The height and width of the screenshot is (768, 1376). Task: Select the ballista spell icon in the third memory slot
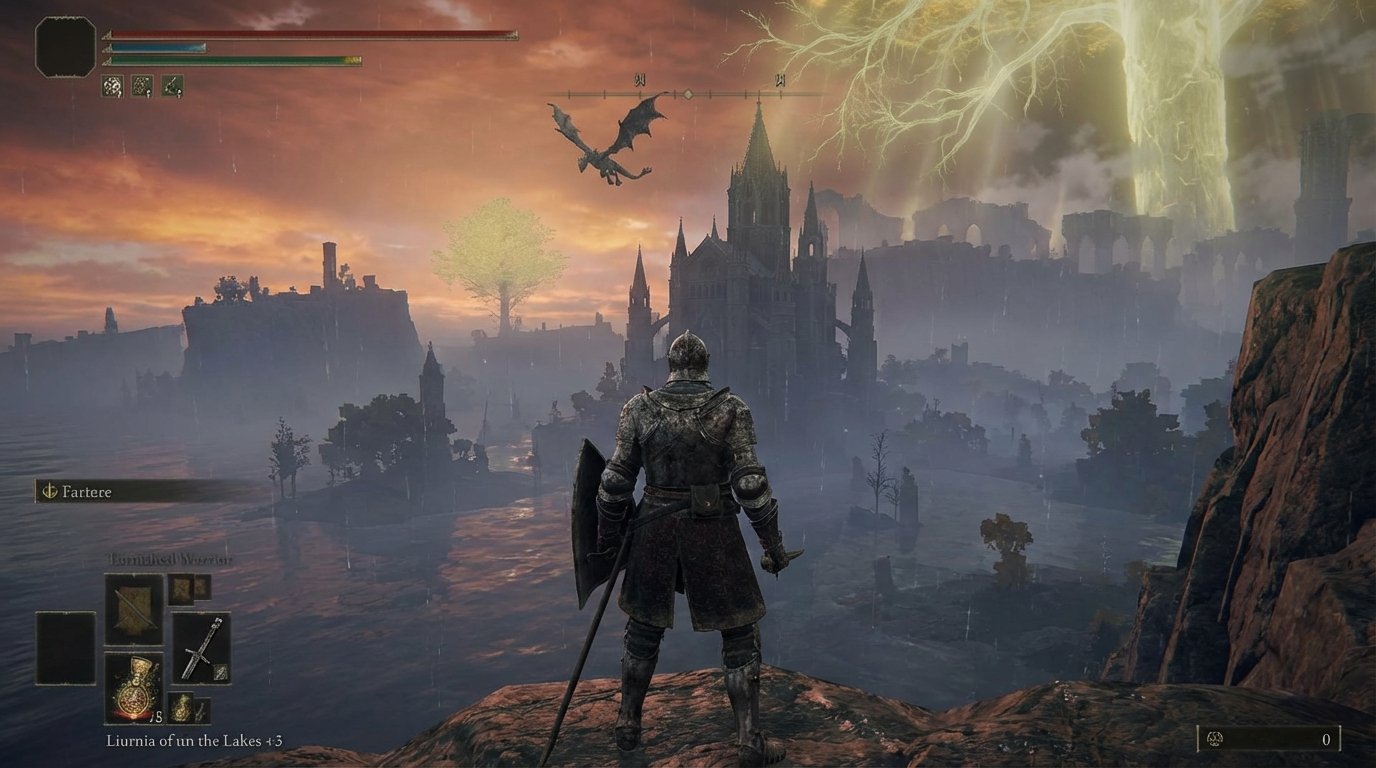(x=172, y=86)
